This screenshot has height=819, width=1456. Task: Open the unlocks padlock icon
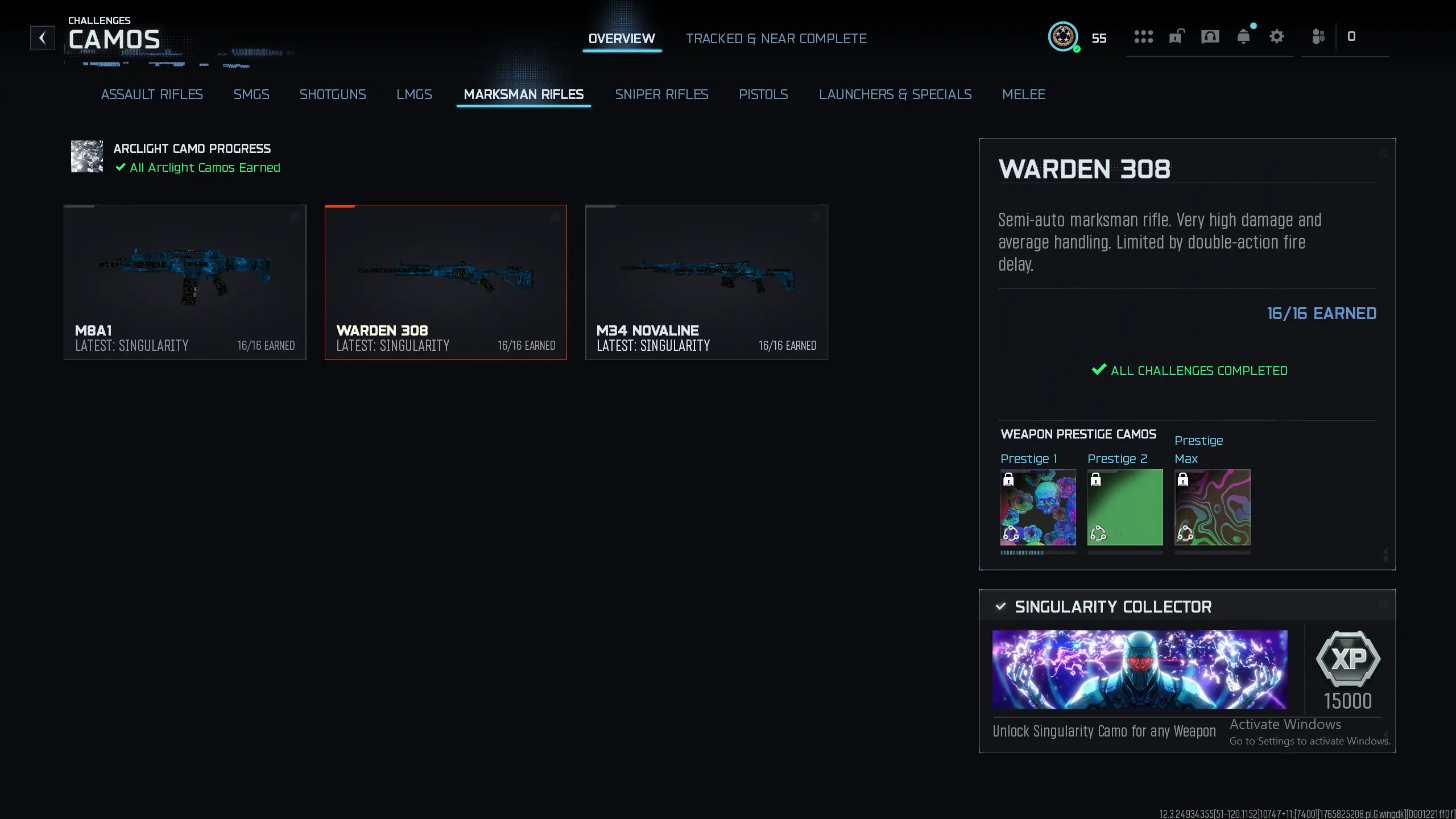[1176, 36]
